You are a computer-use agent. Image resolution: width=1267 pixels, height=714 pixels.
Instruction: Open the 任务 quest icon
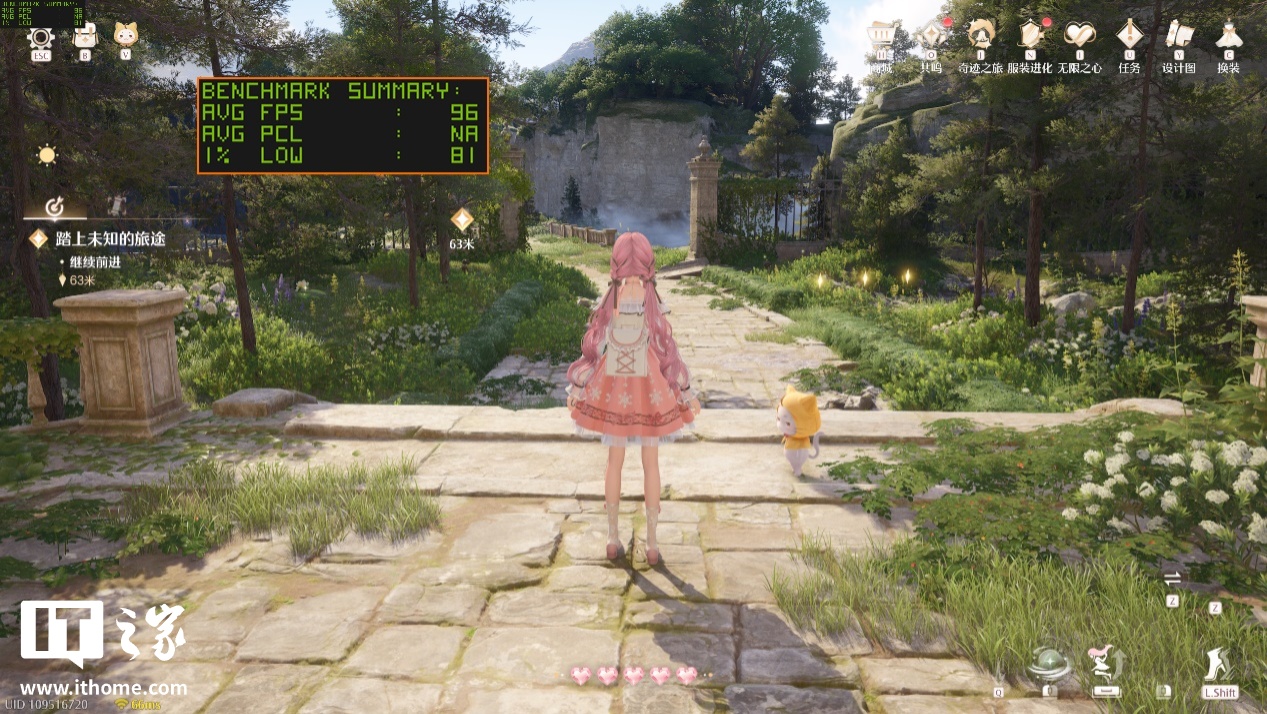(1129, 36)
